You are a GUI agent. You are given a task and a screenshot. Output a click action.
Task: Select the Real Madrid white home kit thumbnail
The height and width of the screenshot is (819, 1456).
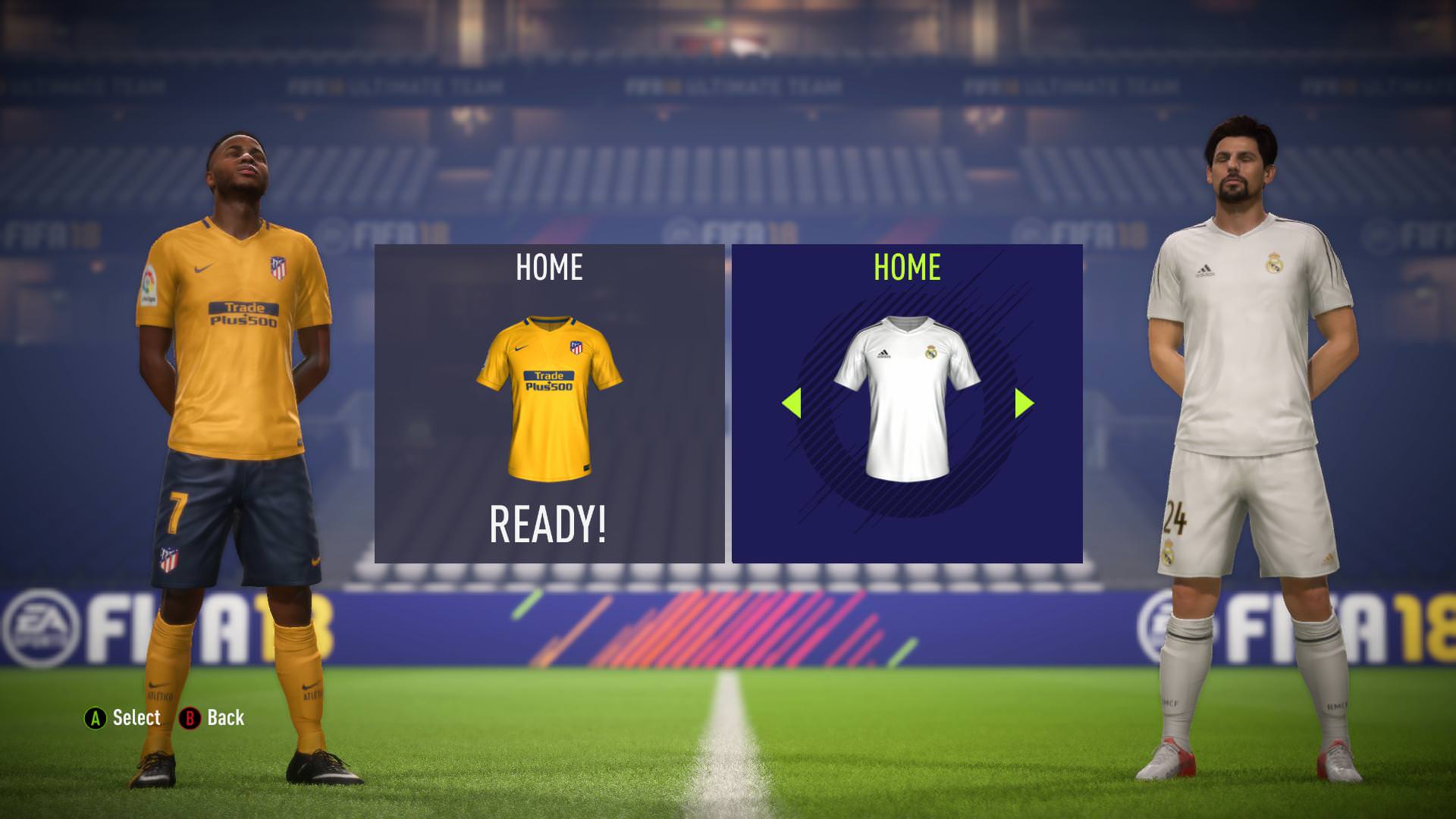tap(906, 394)
